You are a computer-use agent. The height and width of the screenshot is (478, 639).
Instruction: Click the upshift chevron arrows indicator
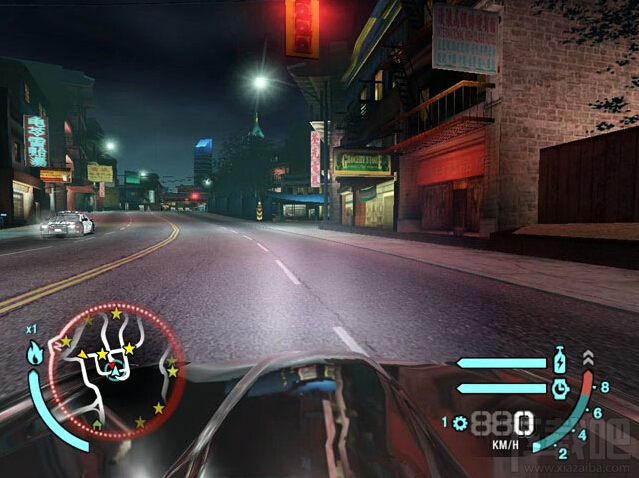point(587,357)
